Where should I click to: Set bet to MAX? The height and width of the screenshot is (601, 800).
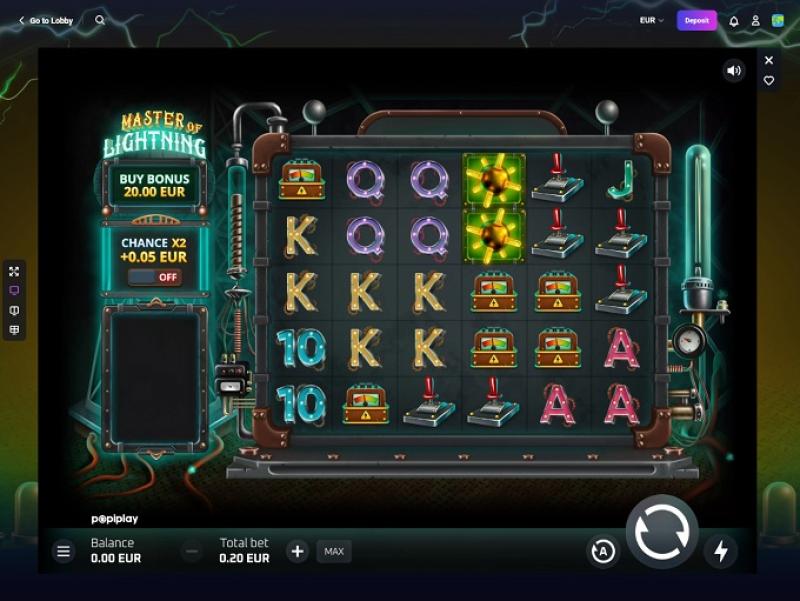334,551
